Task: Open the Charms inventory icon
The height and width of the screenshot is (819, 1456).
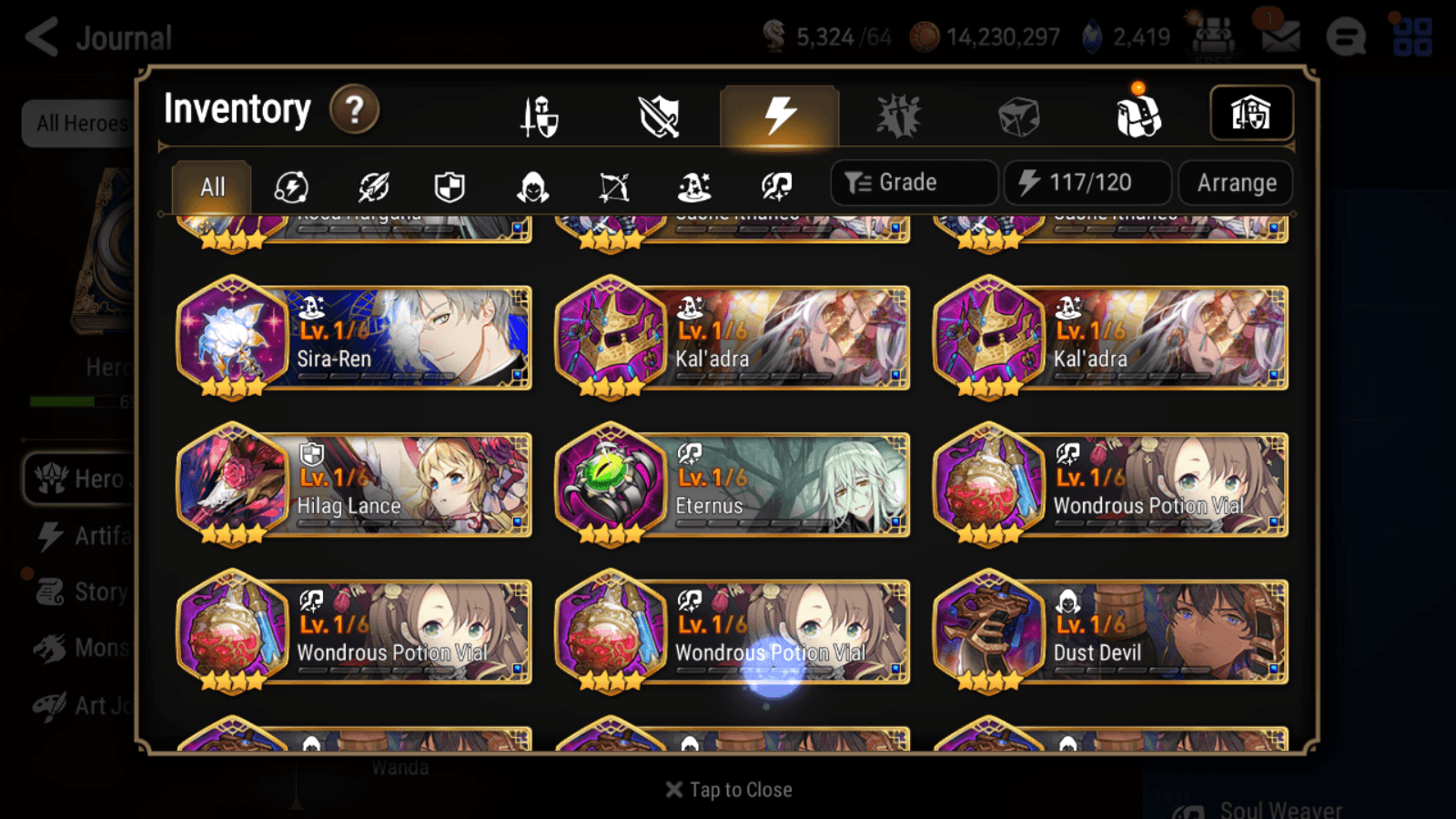Action: click(x=899, y=116)
